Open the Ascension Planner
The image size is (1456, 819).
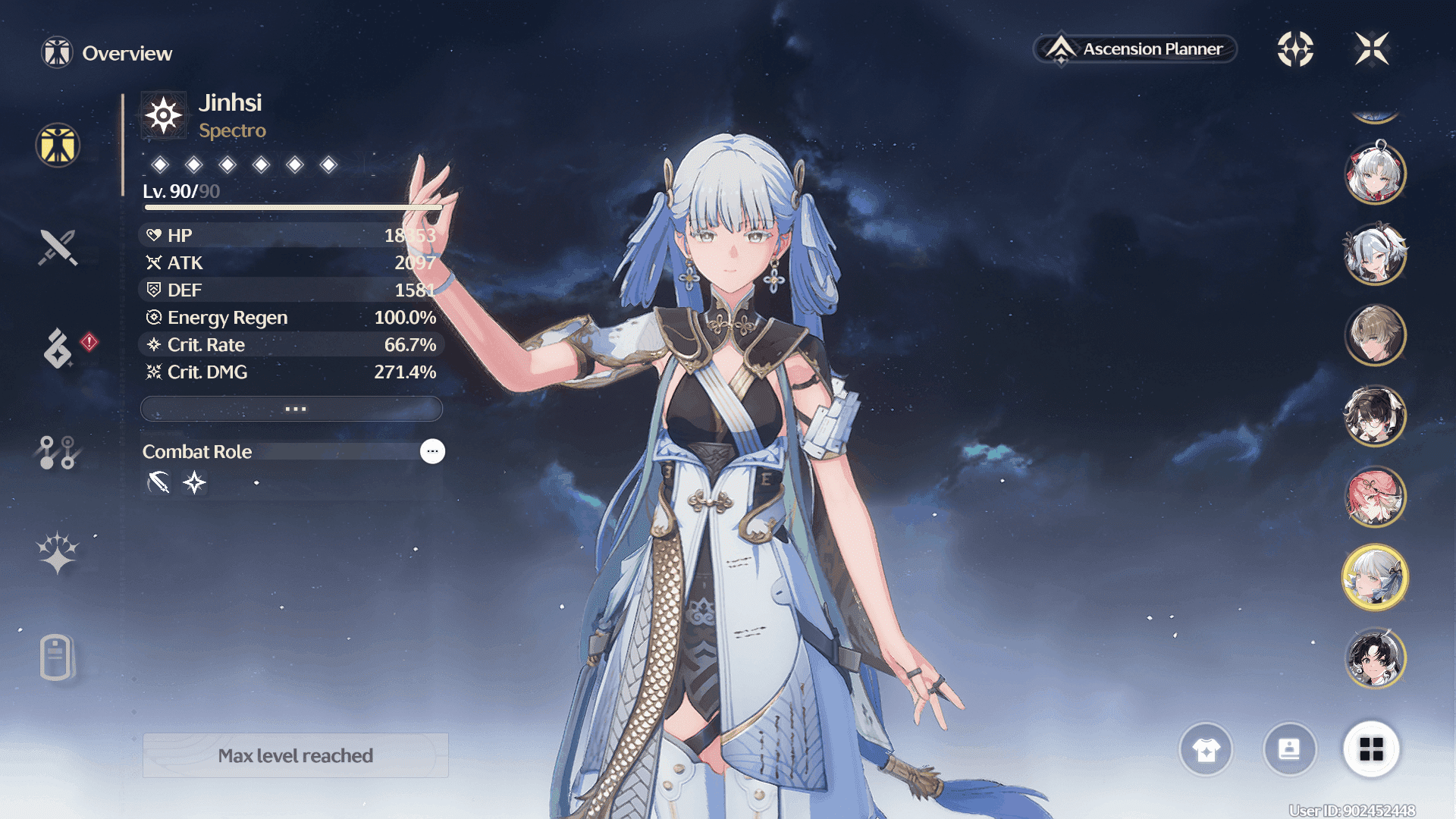pos(1135,49)
